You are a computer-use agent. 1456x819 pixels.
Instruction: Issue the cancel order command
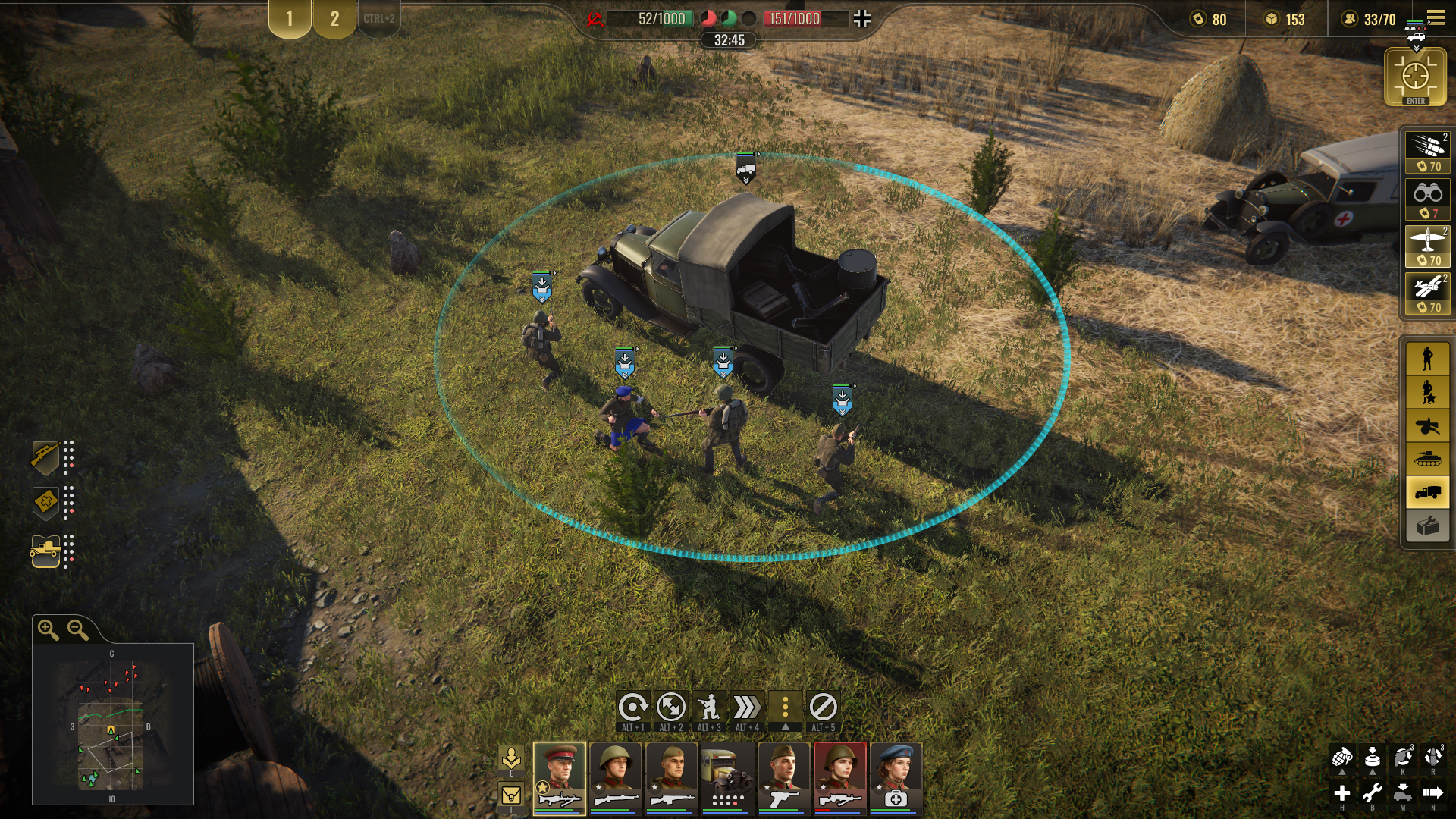pyautogui.click(x=823, y=708)
